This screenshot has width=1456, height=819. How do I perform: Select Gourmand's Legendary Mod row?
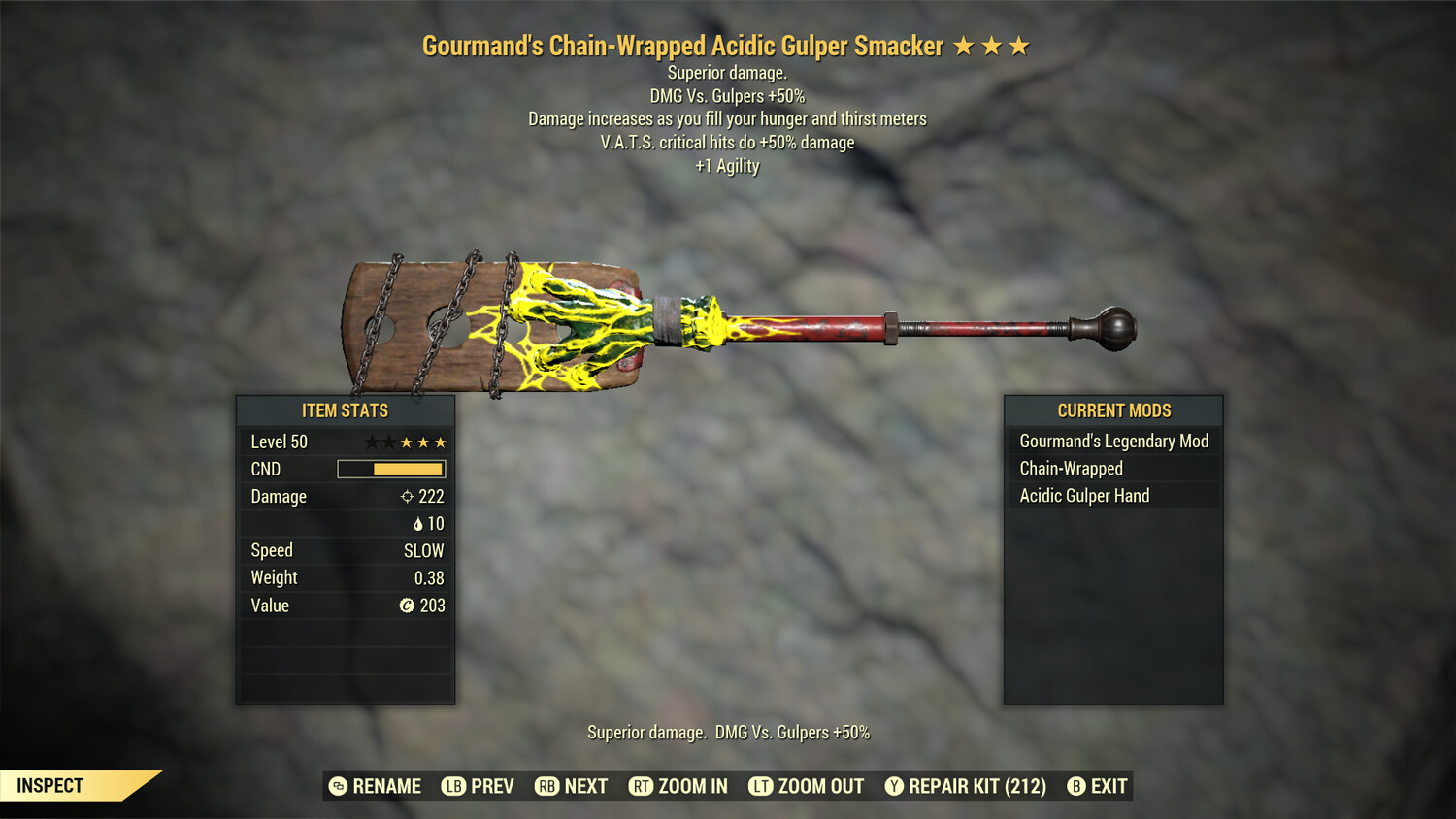[1113, 442]
